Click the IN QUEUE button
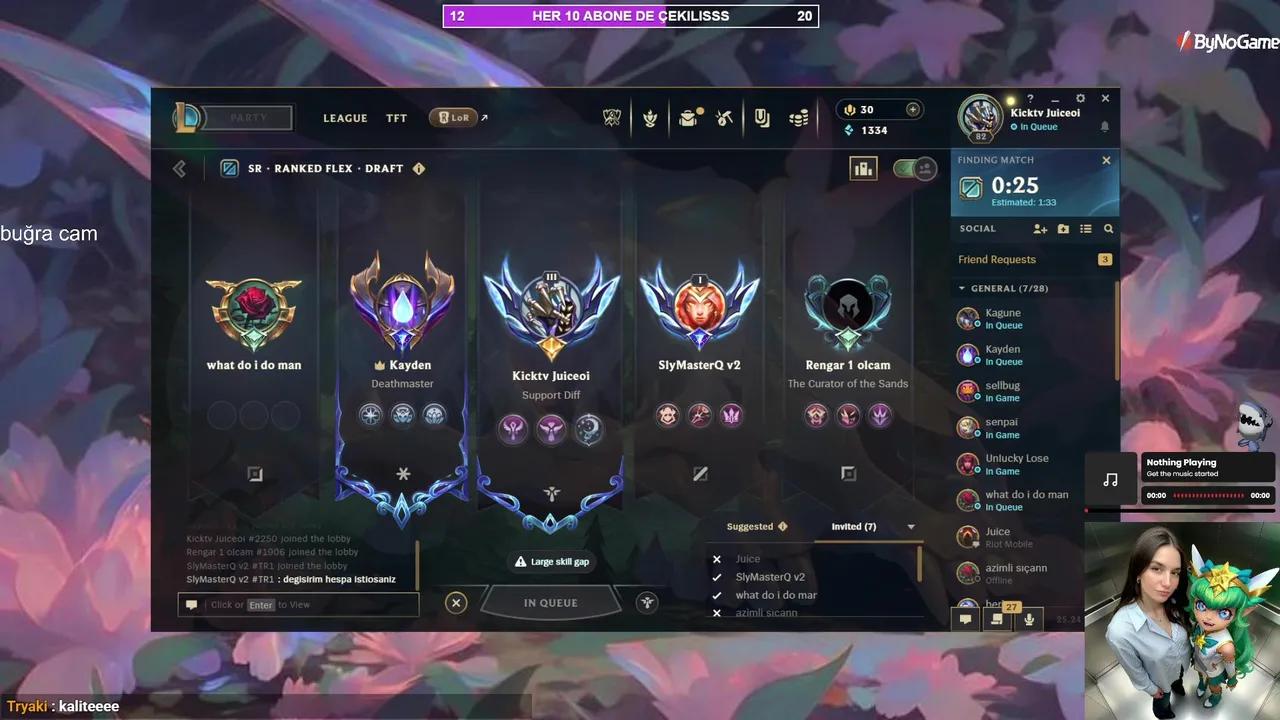The width and height of the screenshot is (1280, 720). 551,602
